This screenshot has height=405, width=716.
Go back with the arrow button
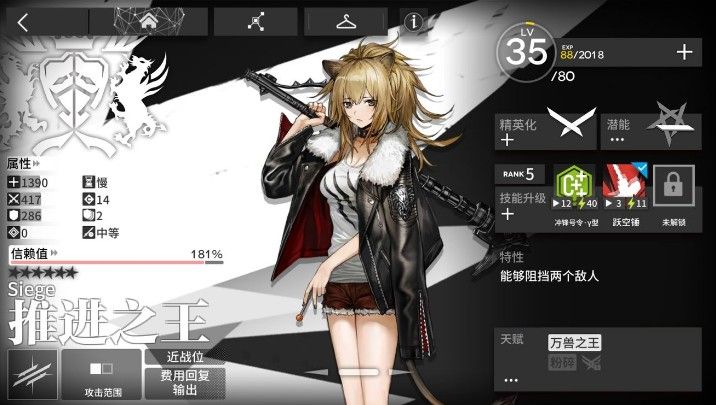coord(22,22)
